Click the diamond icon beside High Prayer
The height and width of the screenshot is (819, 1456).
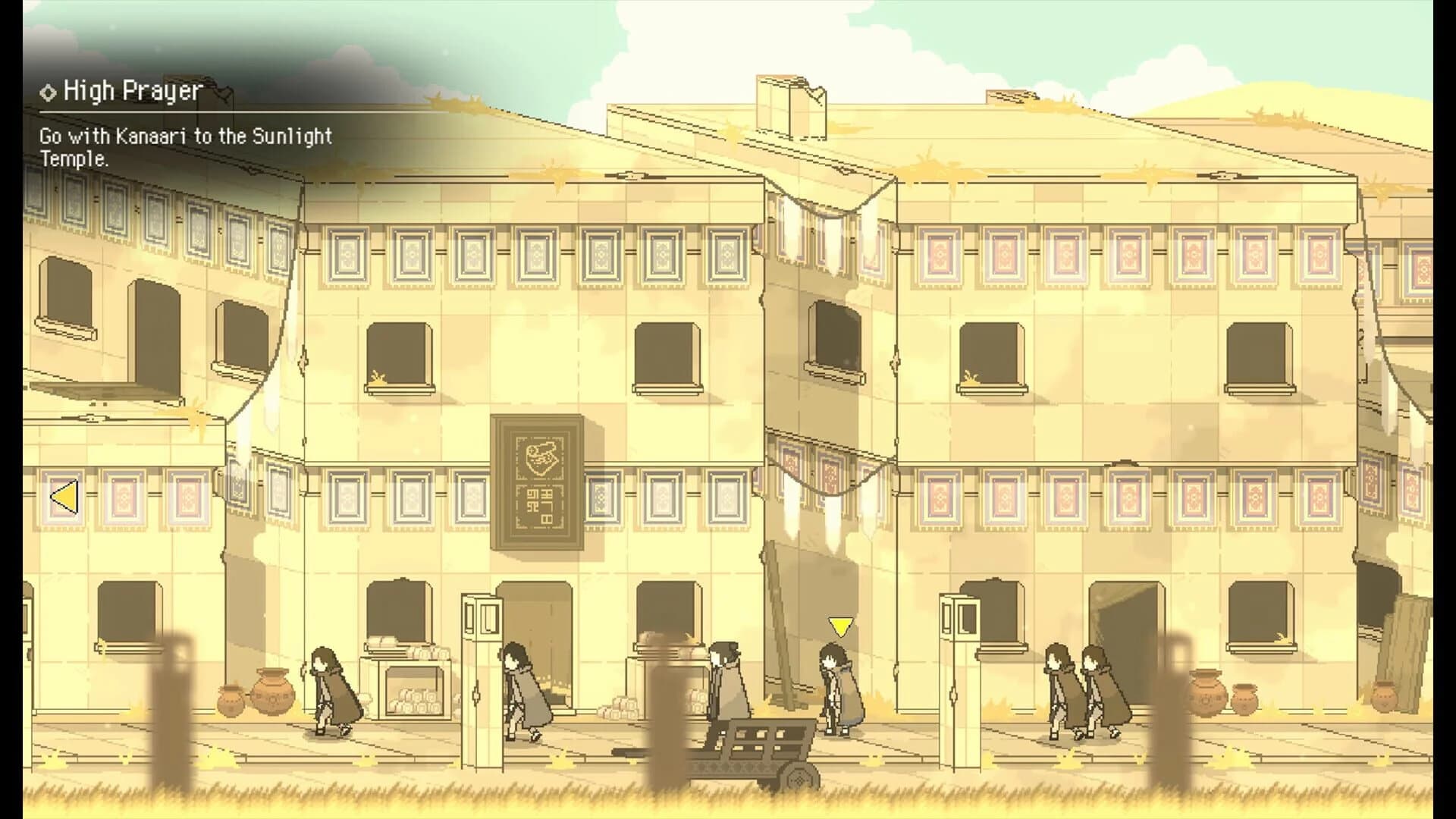[x=48, y=91]
